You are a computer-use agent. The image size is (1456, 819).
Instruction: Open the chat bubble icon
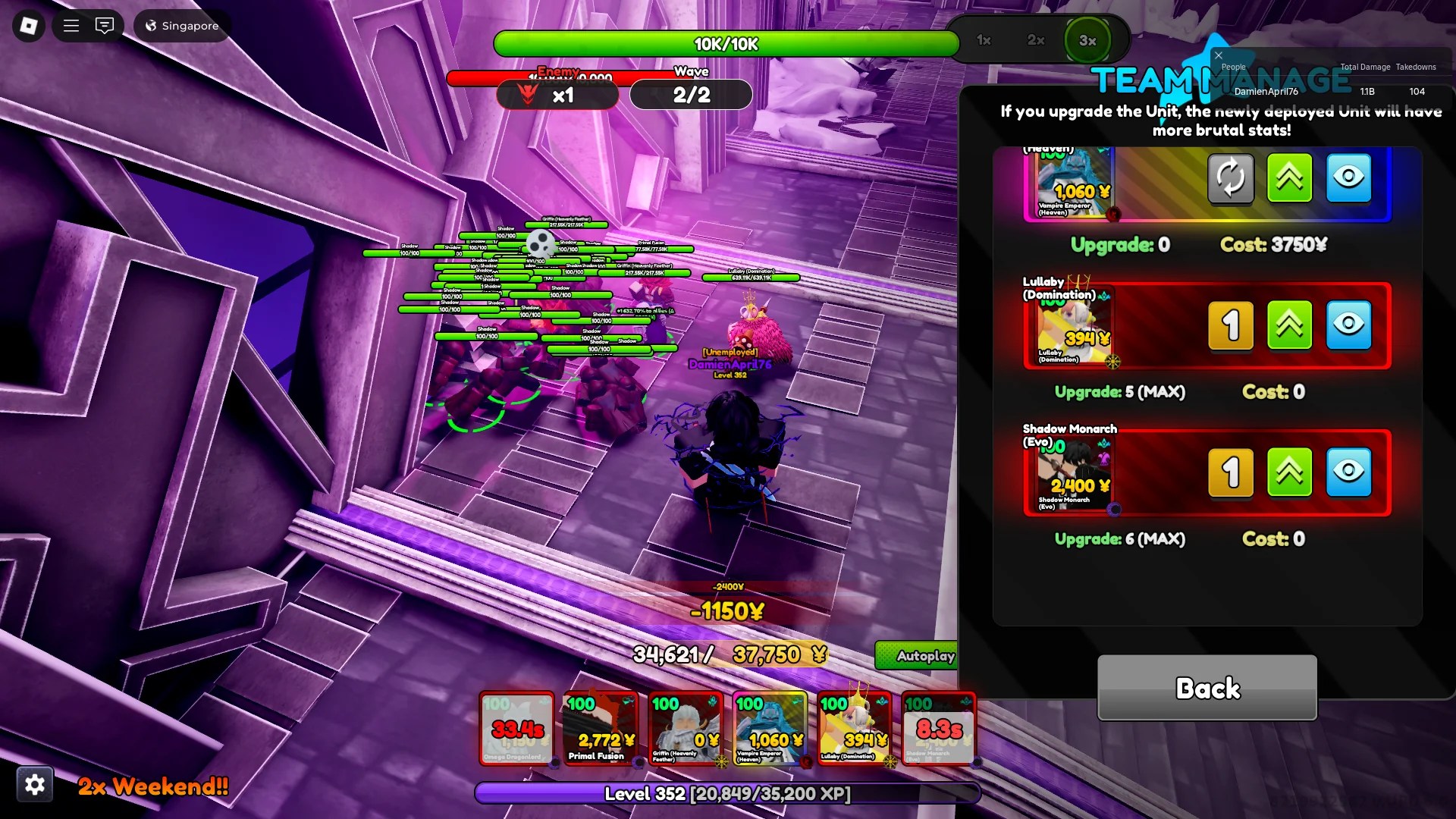point(105,25)
